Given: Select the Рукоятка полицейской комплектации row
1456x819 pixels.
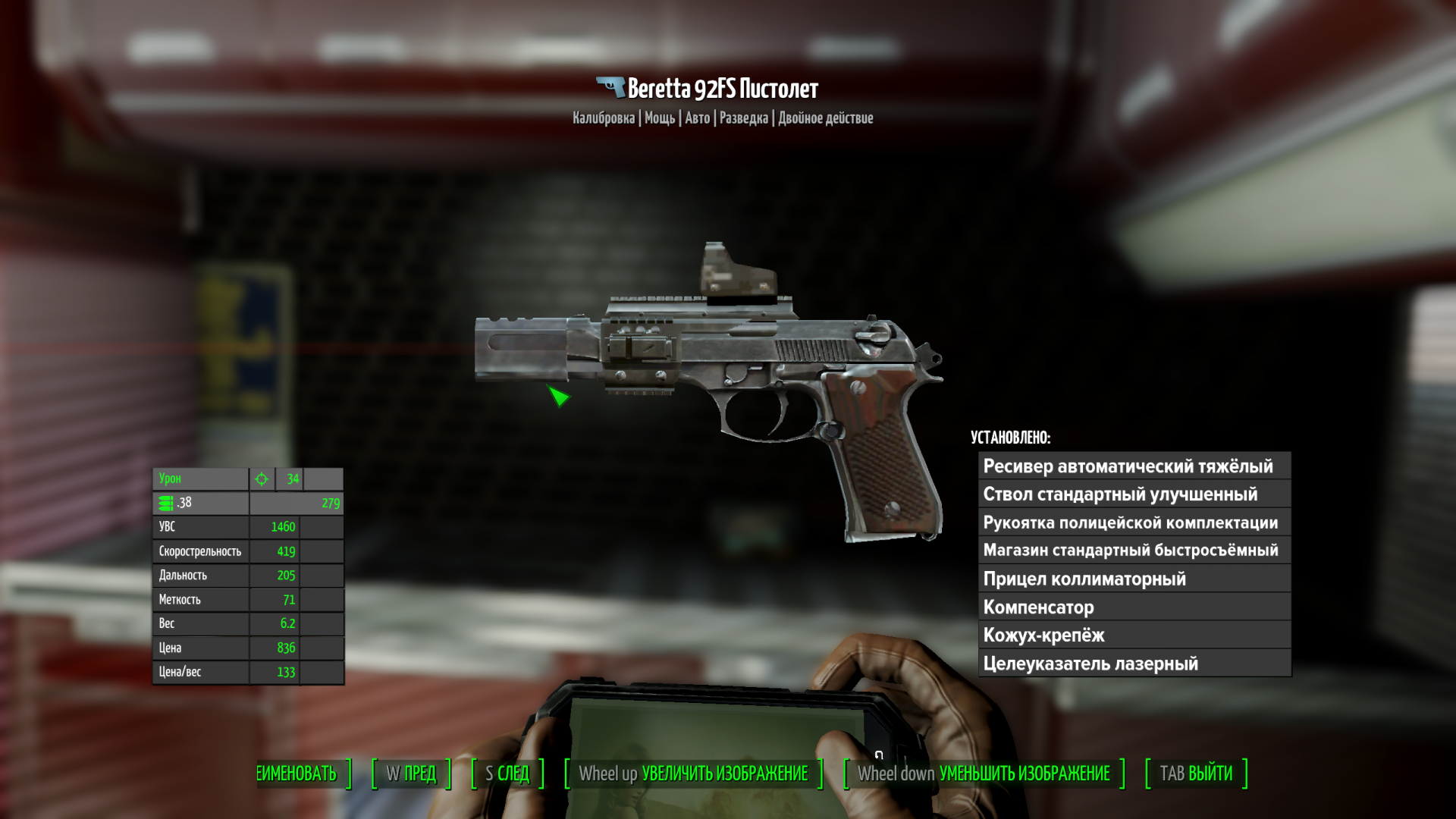Looking at the screenshot, I should point(1134,522).
